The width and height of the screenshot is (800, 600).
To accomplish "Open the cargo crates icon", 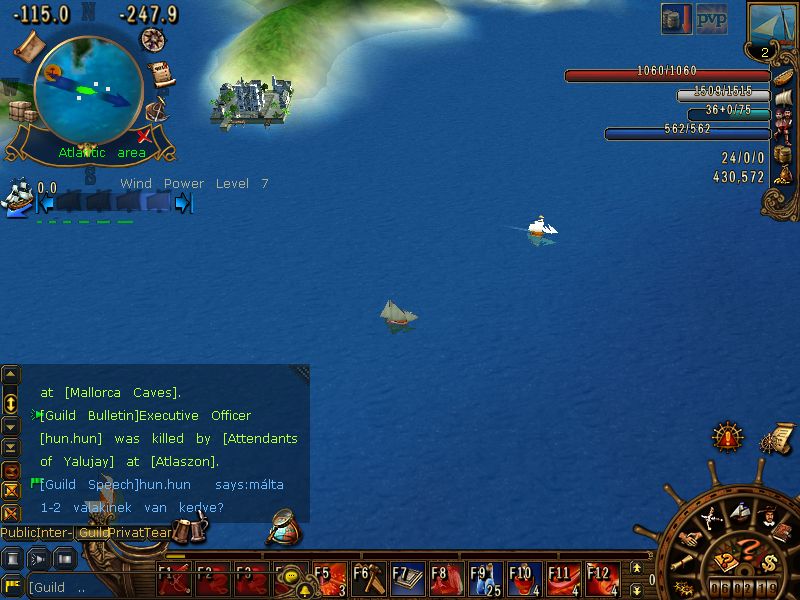I will [x=22, y=110].
